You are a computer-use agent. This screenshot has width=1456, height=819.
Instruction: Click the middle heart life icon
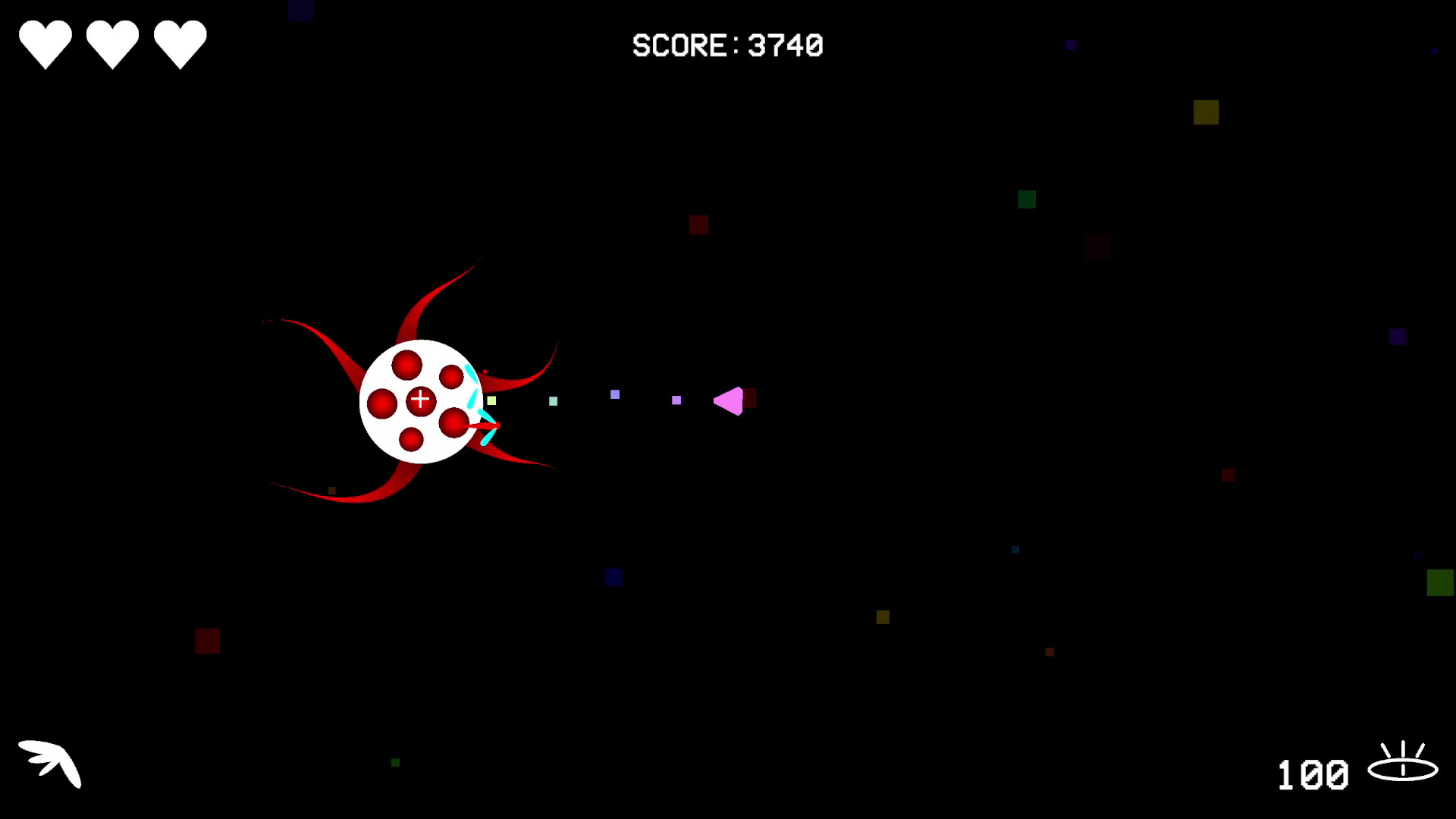click(x=114, y=42)
